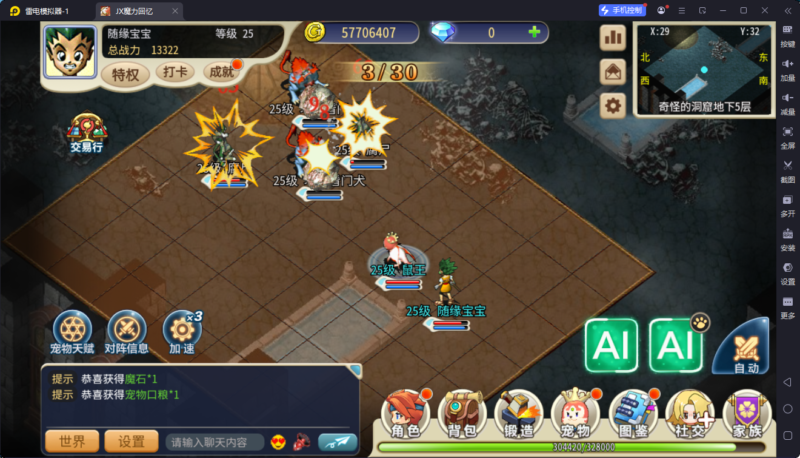
Task: Open the 宠物 pet menu
Action: 575,412
